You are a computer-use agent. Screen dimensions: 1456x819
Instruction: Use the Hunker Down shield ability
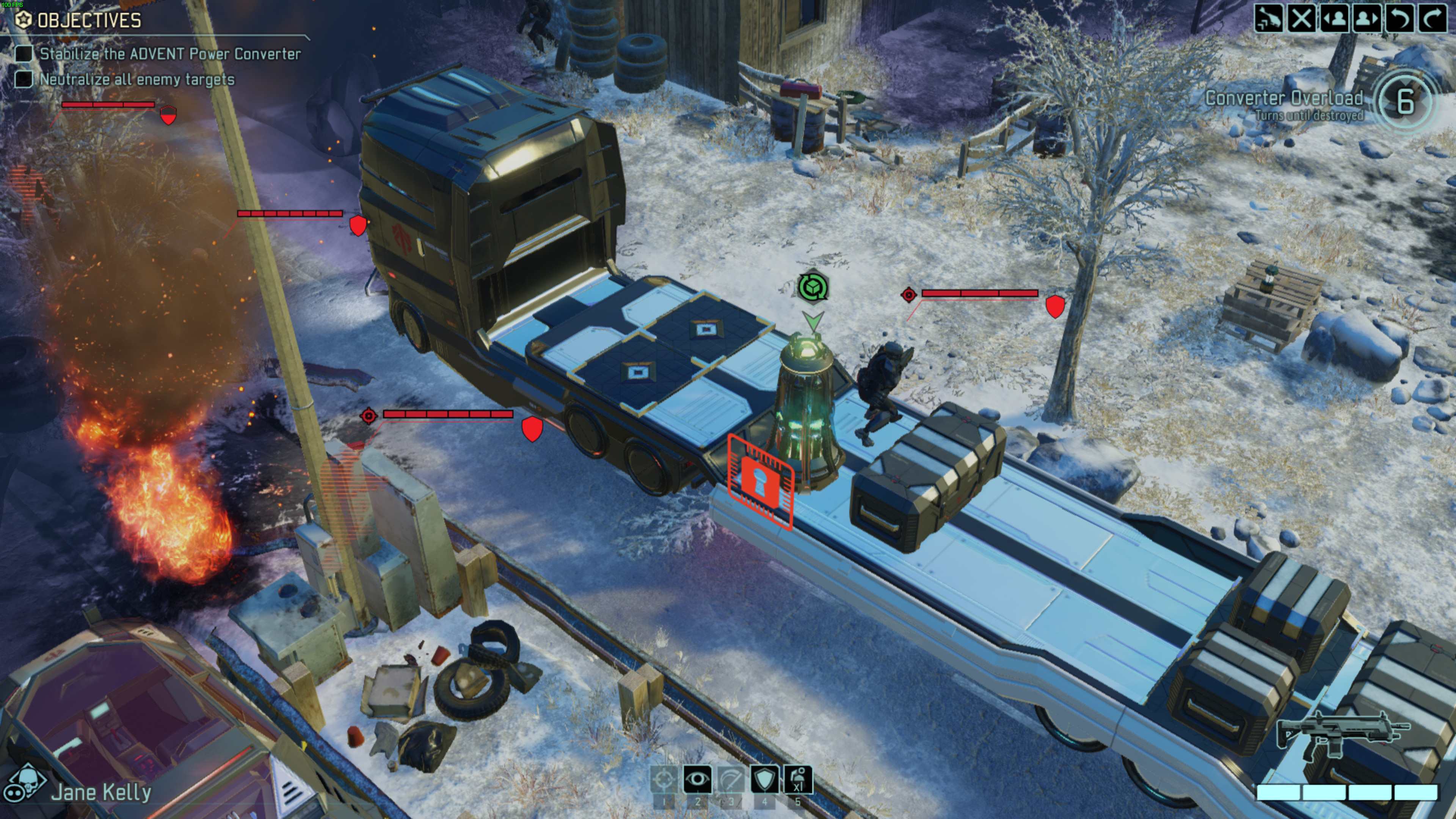(764, 780)
